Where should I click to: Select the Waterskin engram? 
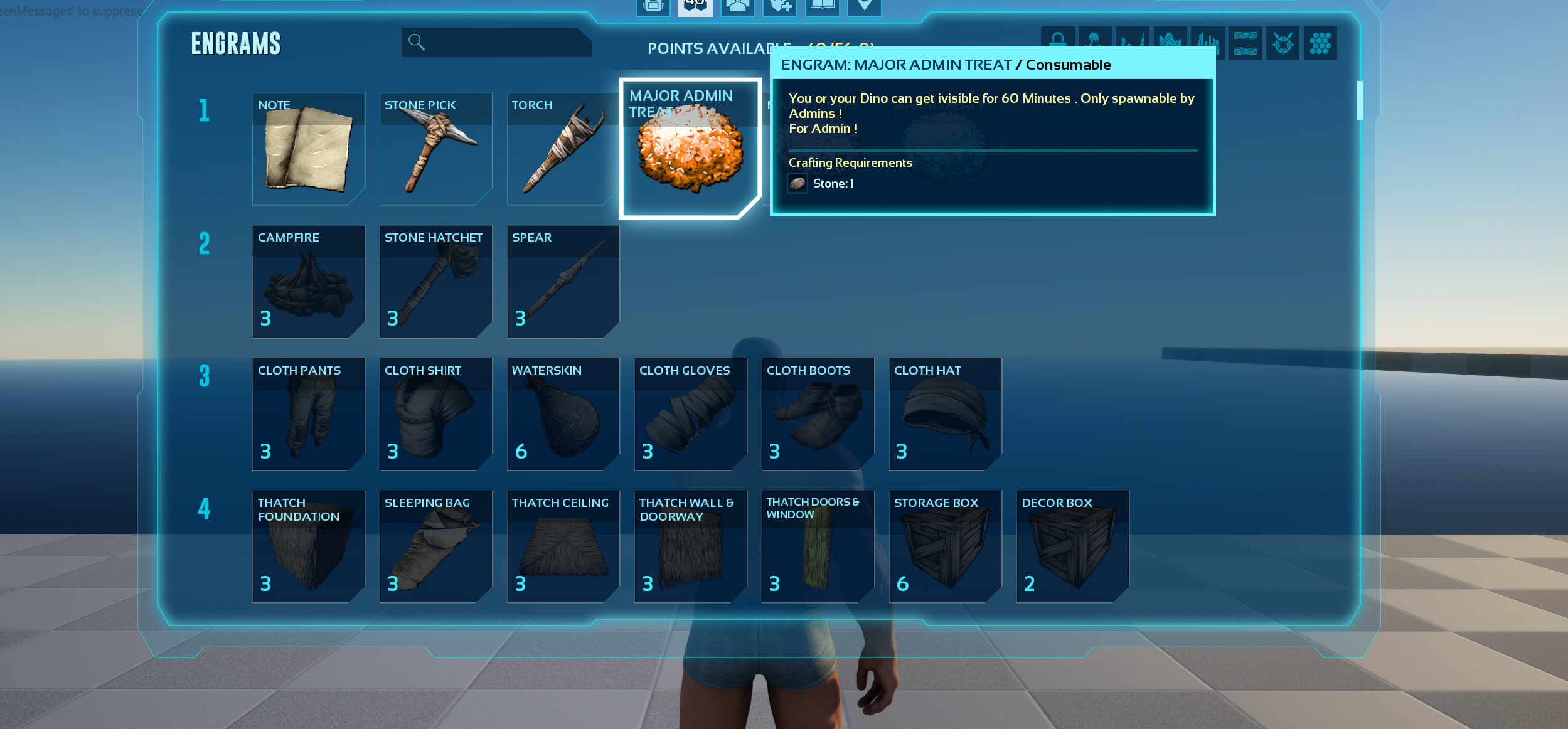(x=562, y=414)
